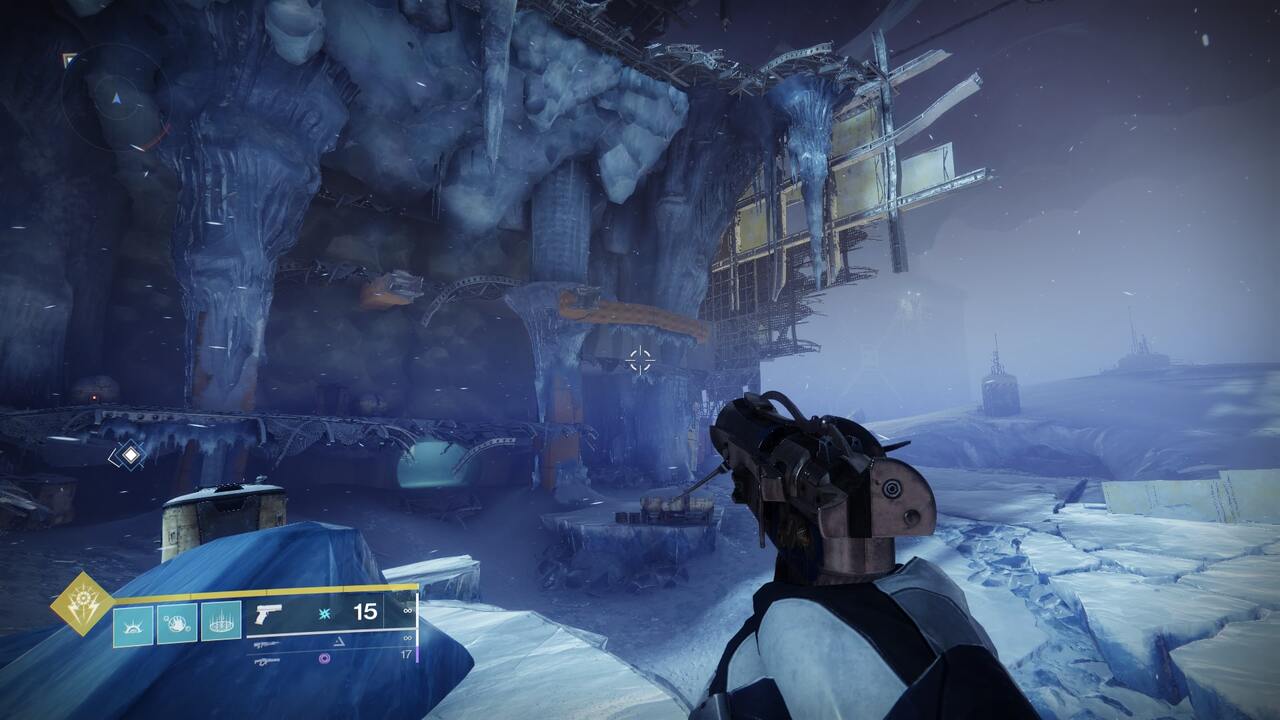
Task: Click the heavy weapon name text
Action: (266, 660)
